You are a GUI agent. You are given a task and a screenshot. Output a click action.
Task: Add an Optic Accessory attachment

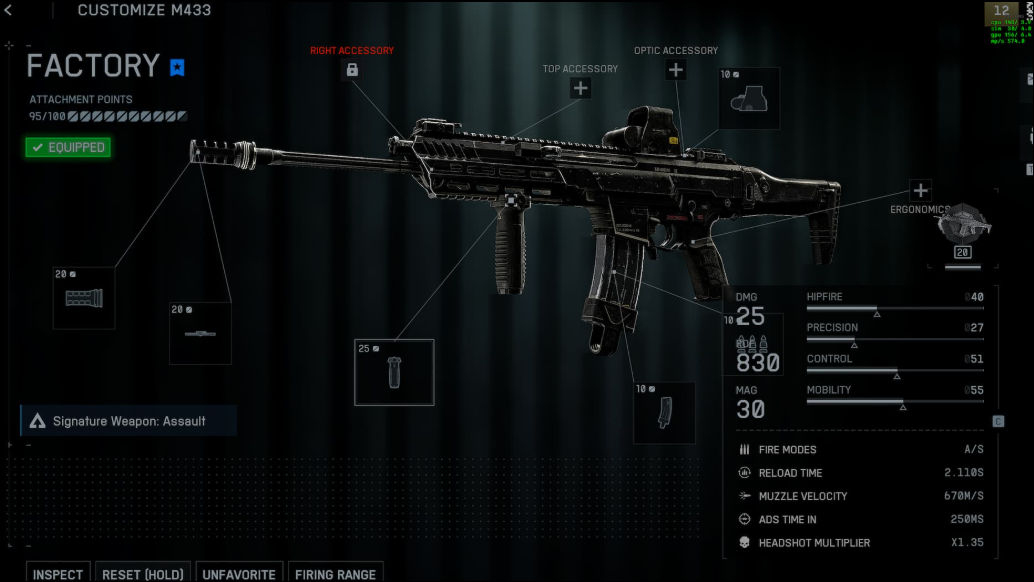coord(676,69)
